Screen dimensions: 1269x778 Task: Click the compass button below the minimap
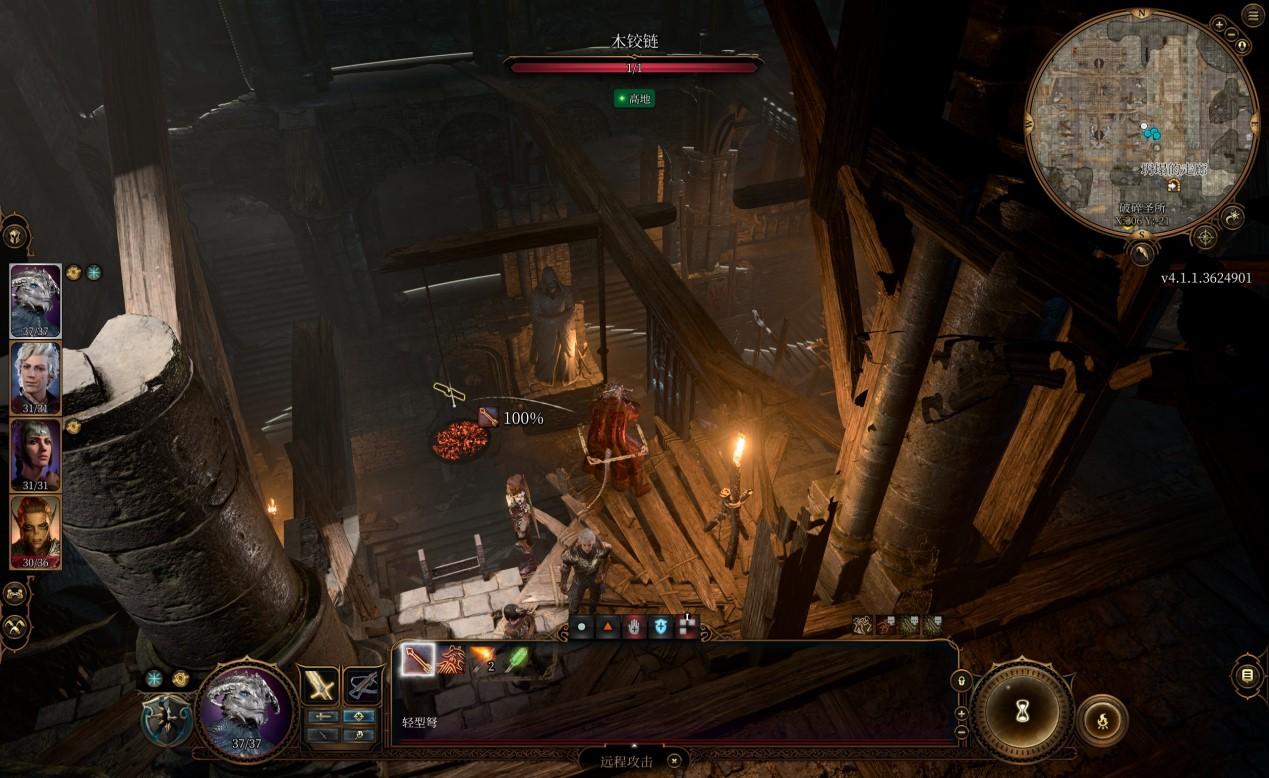coord(1205,237)
